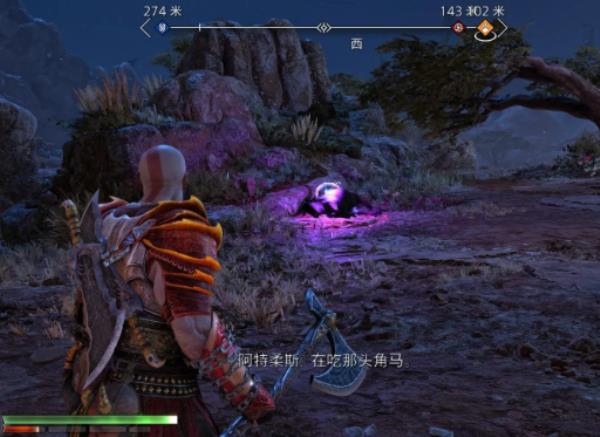Select the orange diamond quest marker on compass
This screenshot has width=600, height=437.
point(485,28)
